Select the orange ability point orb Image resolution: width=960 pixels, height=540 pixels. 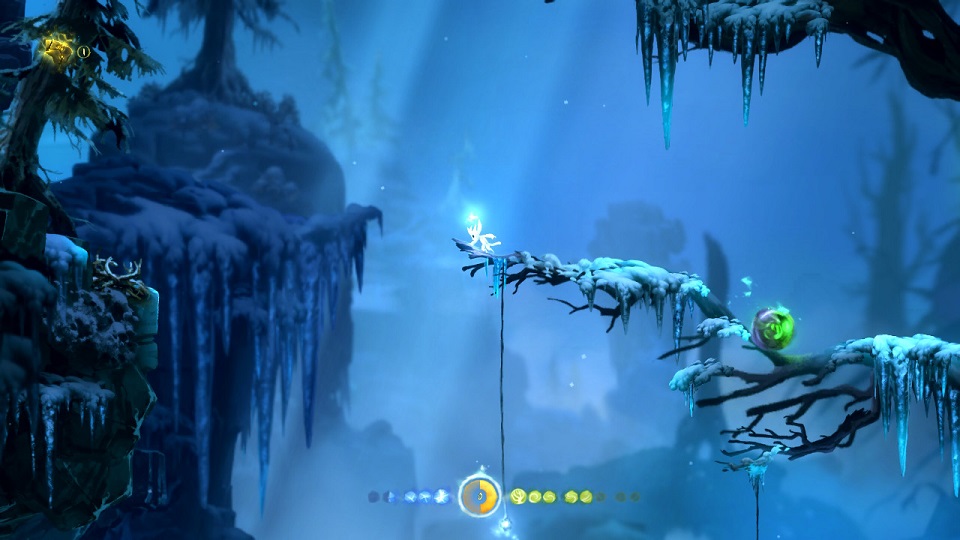click(x=480, y=496)
